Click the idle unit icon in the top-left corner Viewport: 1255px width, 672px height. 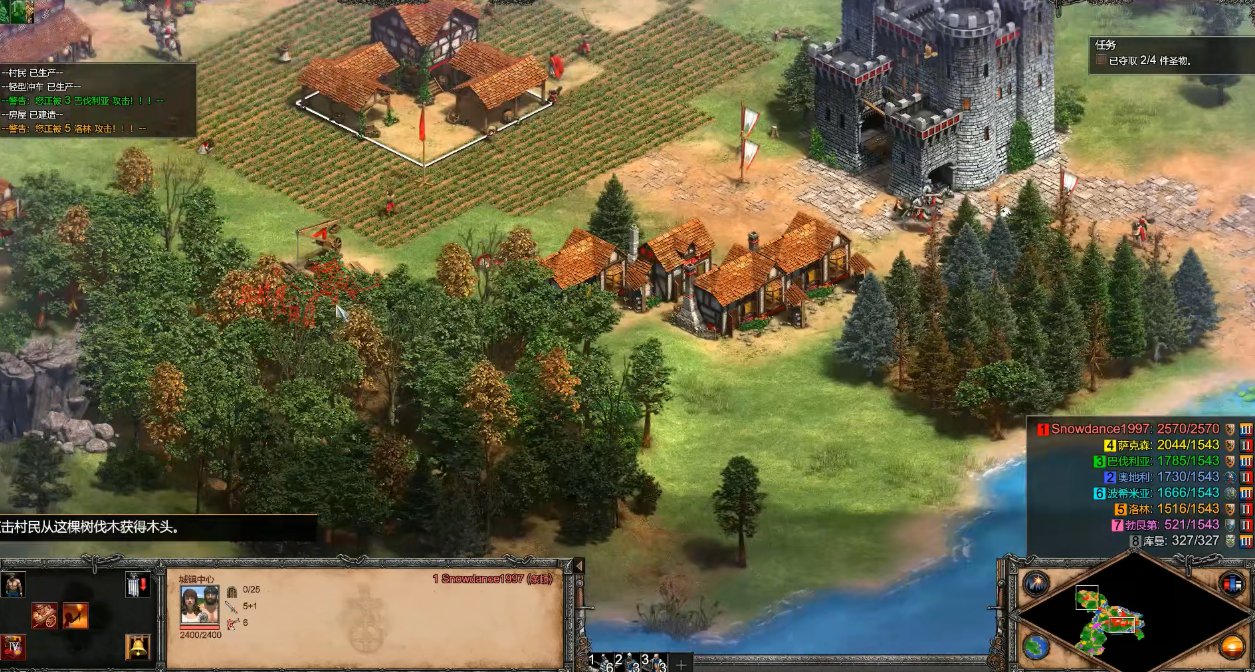pyautogui.click(x=22, y=12)
